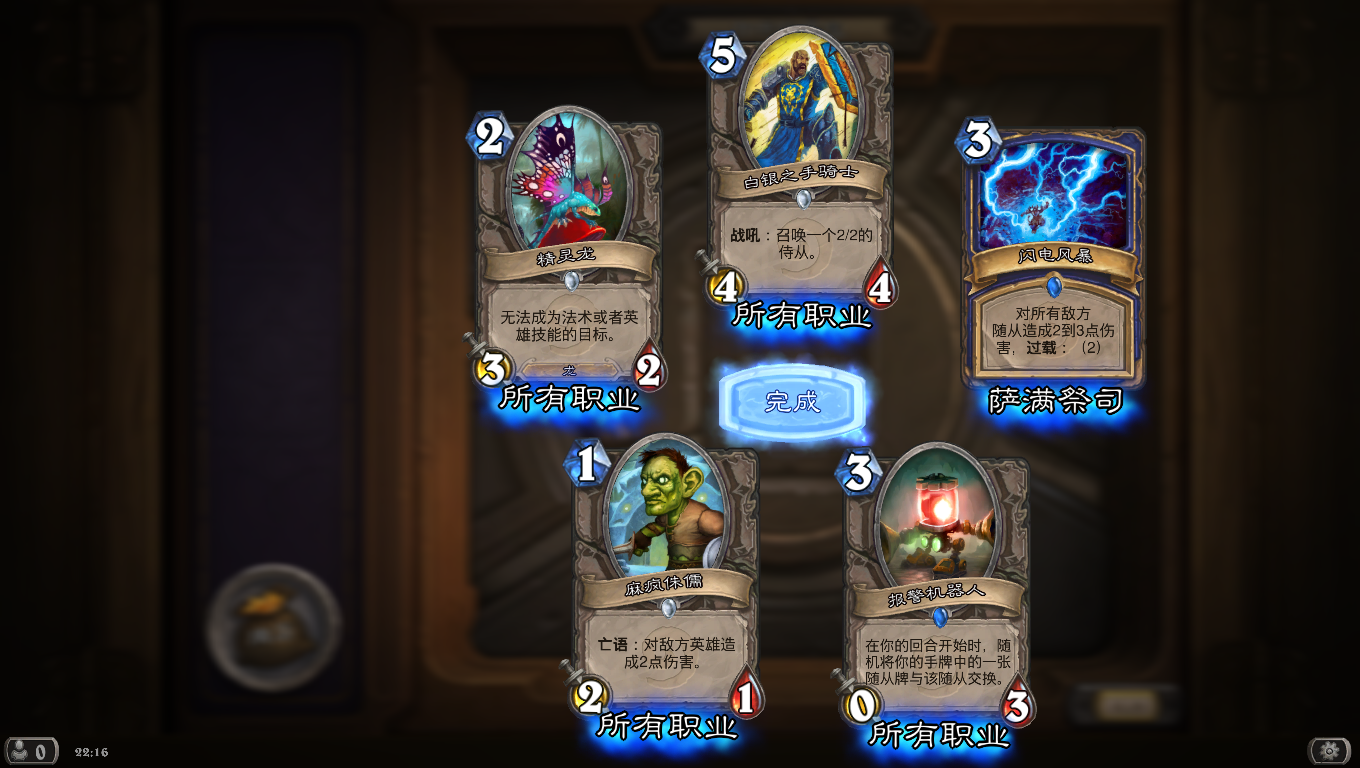The height and width of the screenshot is (768, 1360).
Task: Select the 精灵龙 Faerie Dragon card
Action: (569, 250)
